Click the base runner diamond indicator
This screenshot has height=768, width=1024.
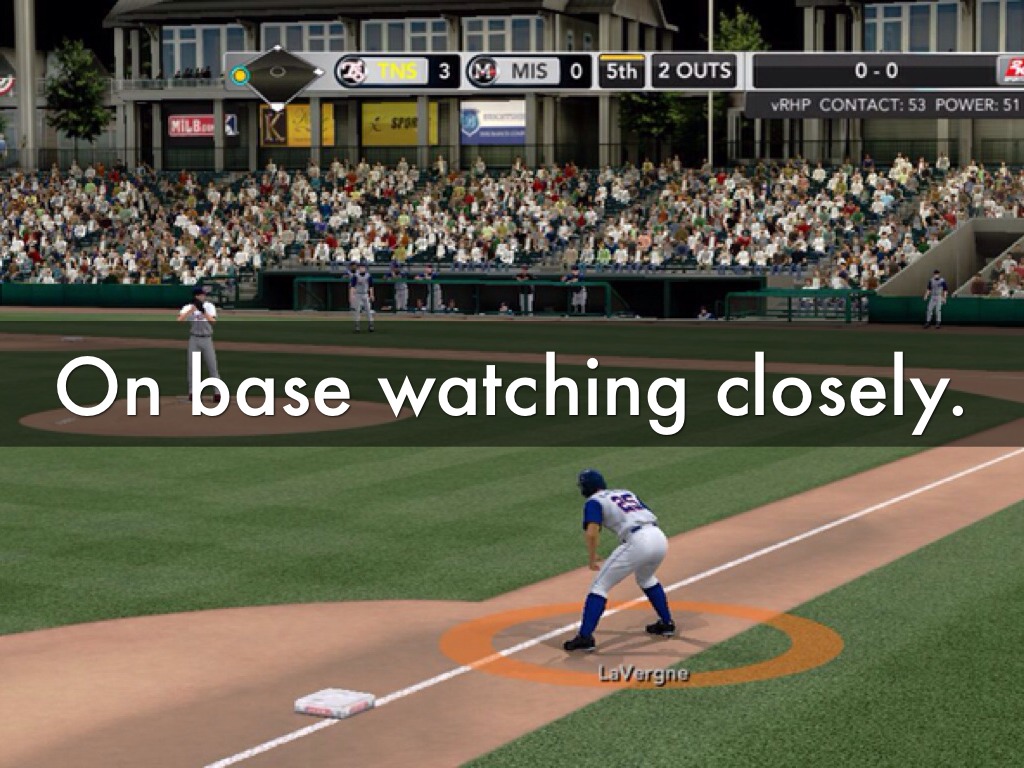[279, 74]
